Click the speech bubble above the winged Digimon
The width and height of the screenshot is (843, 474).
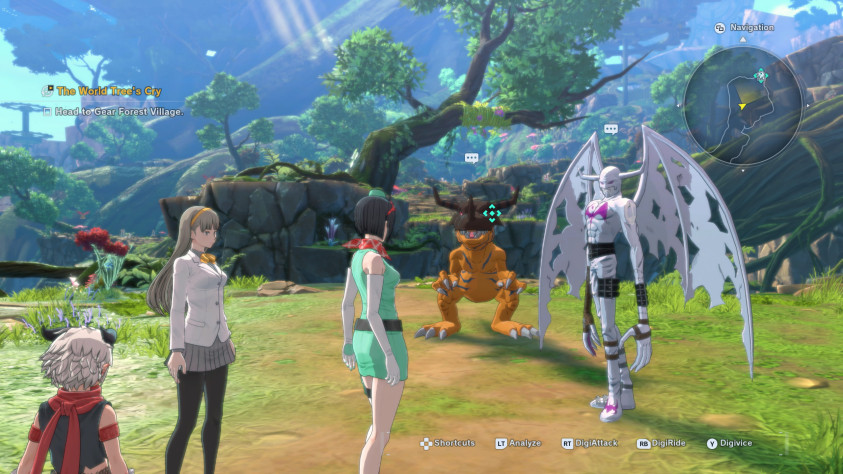click(x=610, y=129)
